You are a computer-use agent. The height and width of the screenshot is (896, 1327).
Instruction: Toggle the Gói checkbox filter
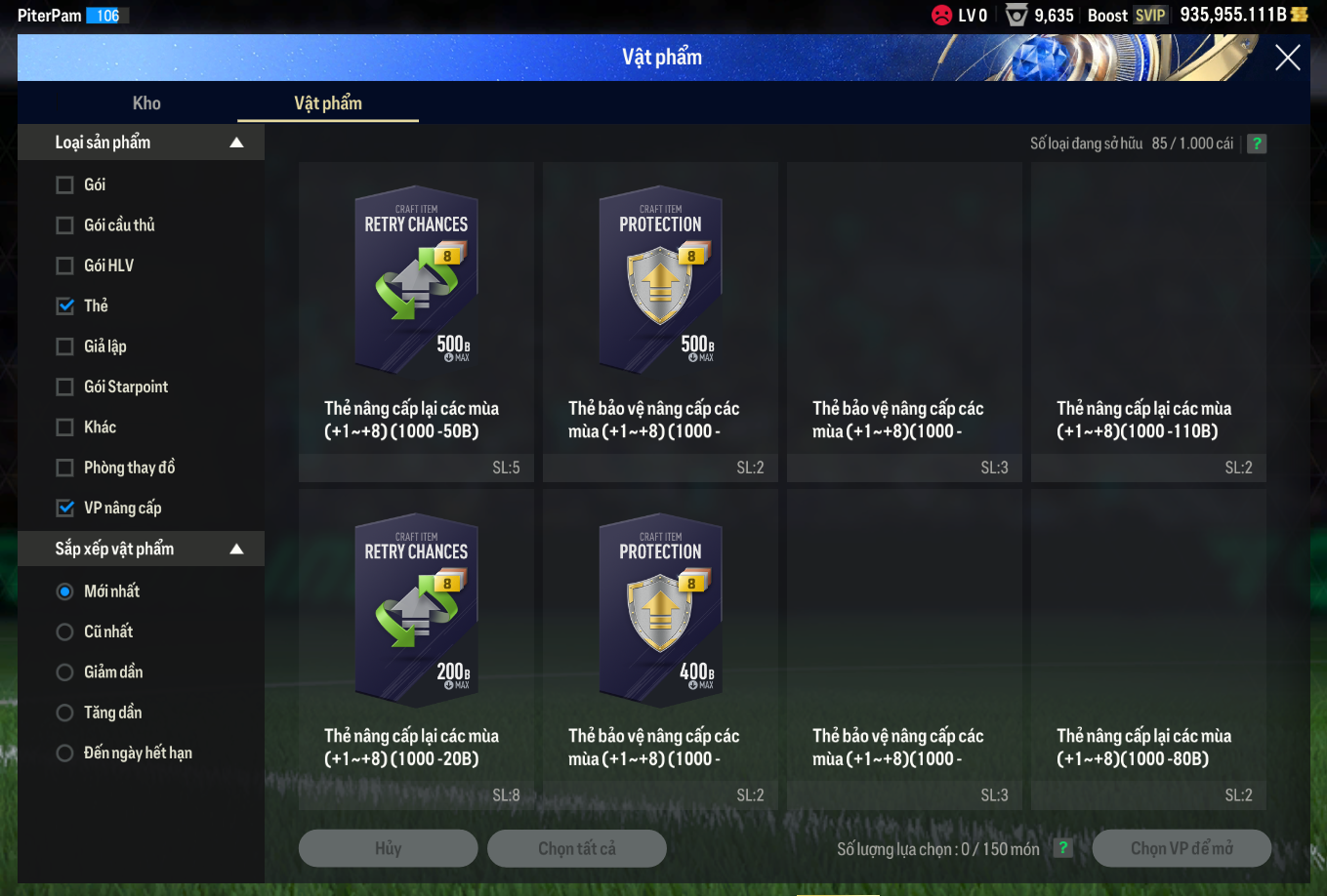coord(65,185)
